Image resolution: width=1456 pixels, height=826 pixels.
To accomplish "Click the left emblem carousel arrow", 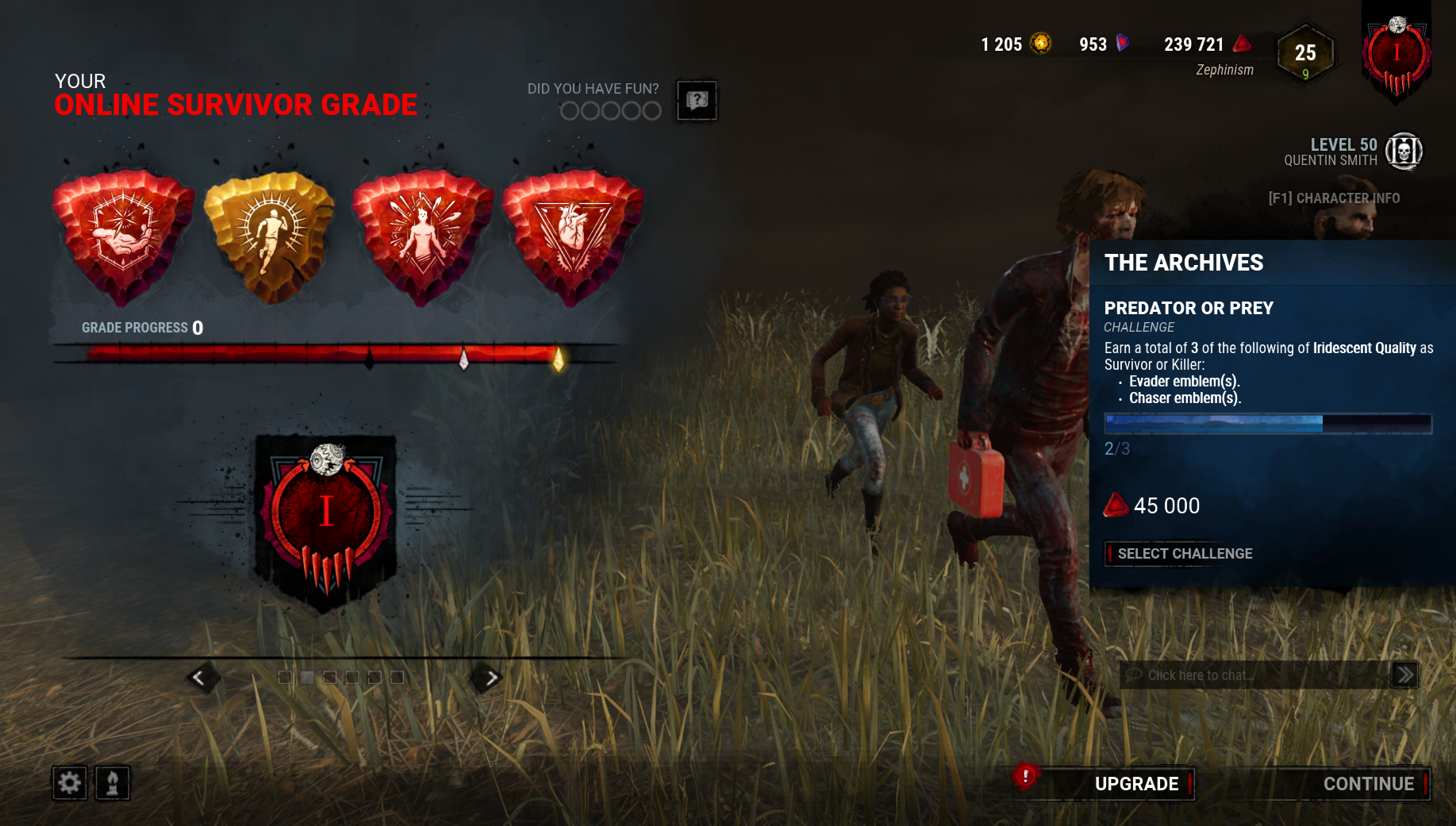I will pyautogui.click(x=201, y=678).
